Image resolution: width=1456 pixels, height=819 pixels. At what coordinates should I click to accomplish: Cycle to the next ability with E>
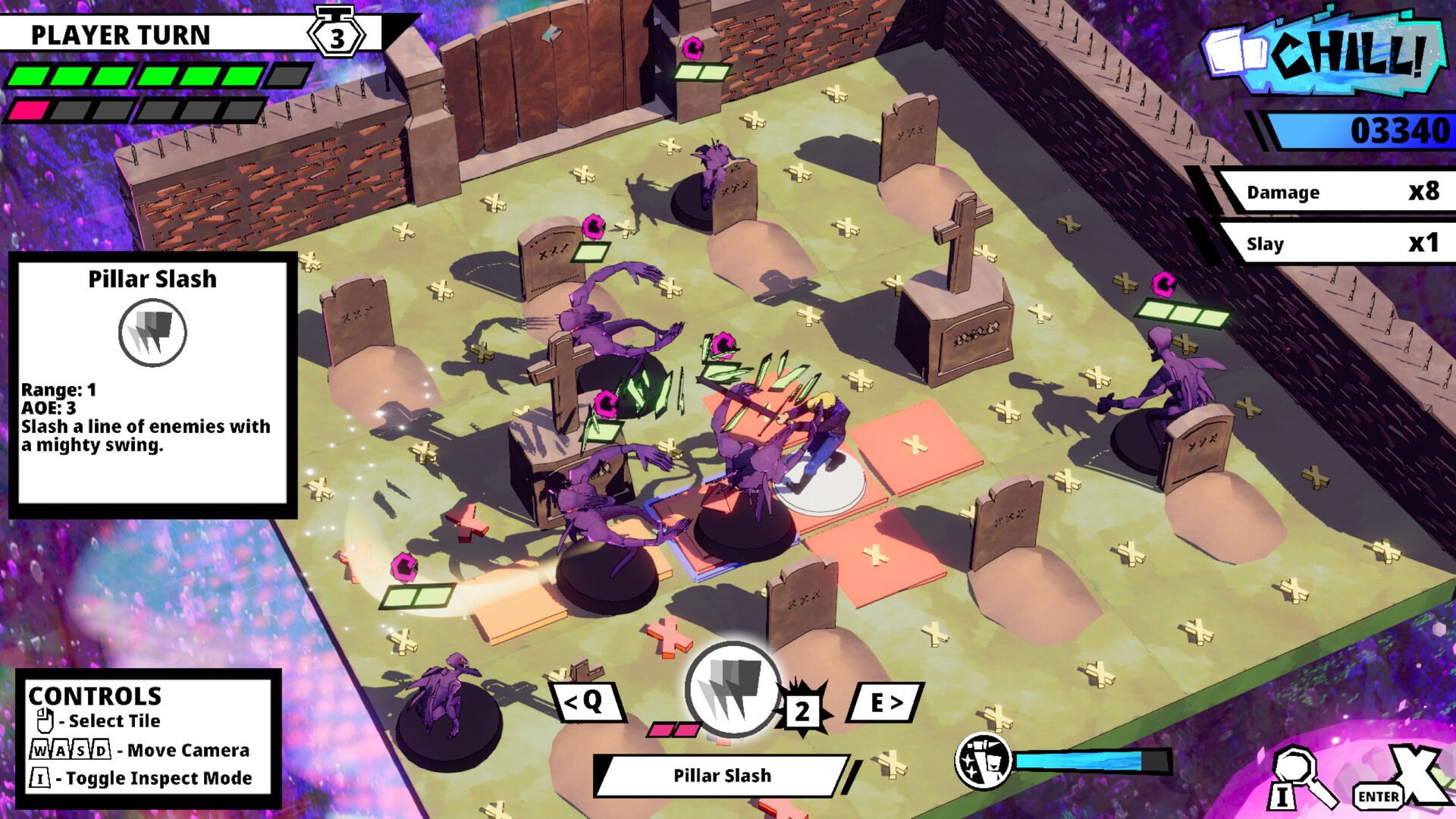click(889, 704)
